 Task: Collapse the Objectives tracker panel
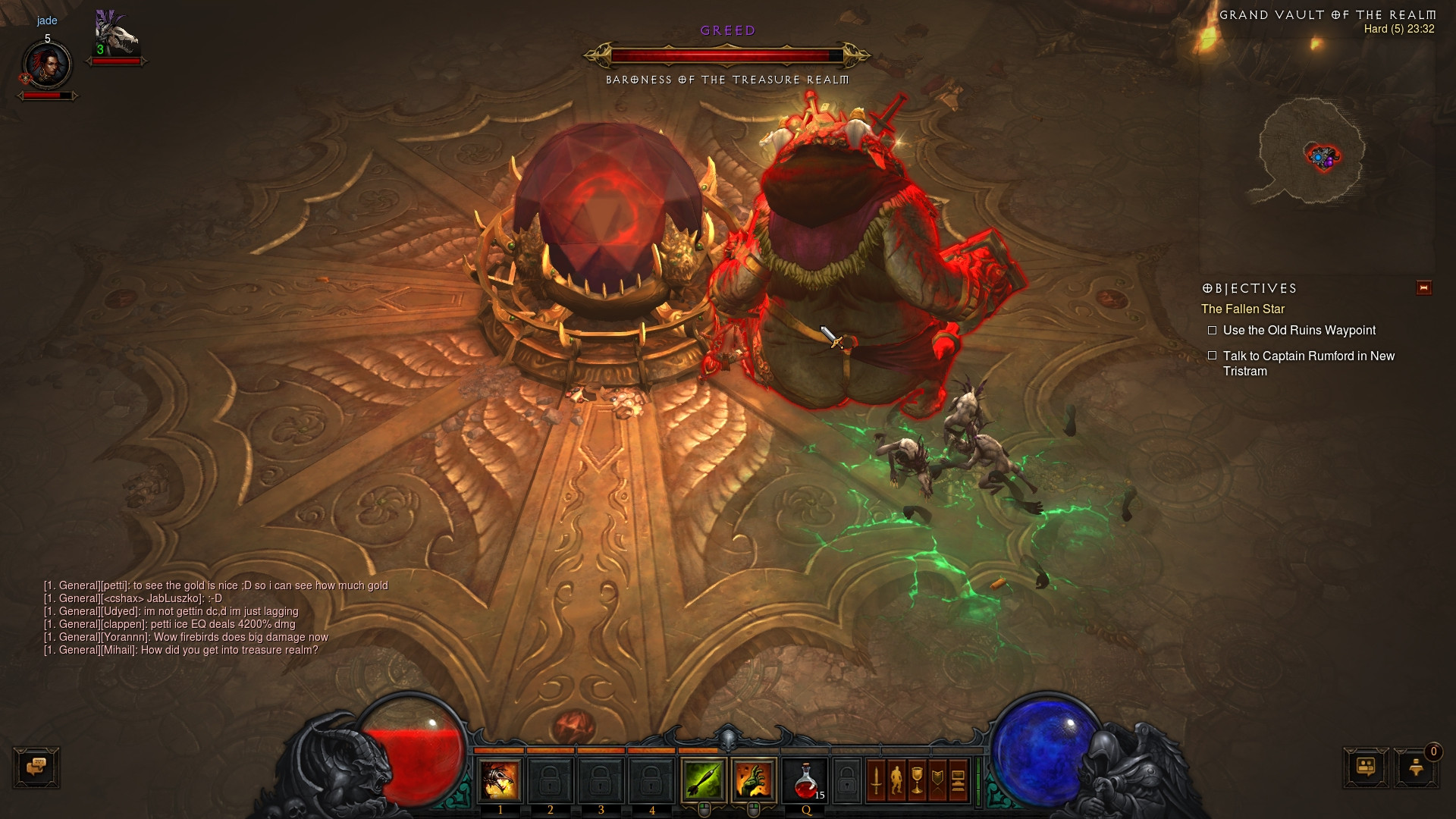(x=1423, y=287)
